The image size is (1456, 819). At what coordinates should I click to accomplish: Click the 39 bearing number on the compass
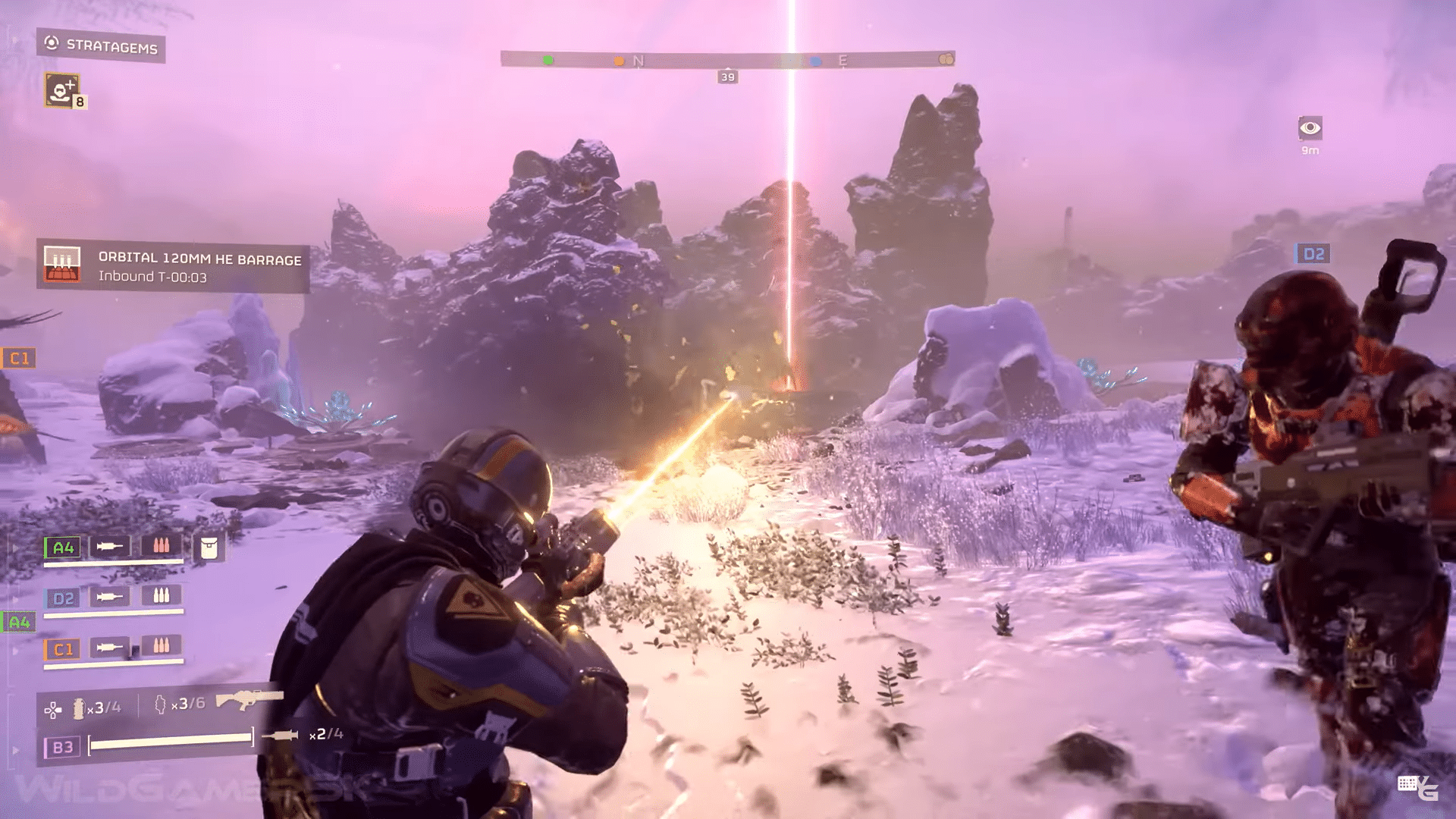click(x=729, y=76)
